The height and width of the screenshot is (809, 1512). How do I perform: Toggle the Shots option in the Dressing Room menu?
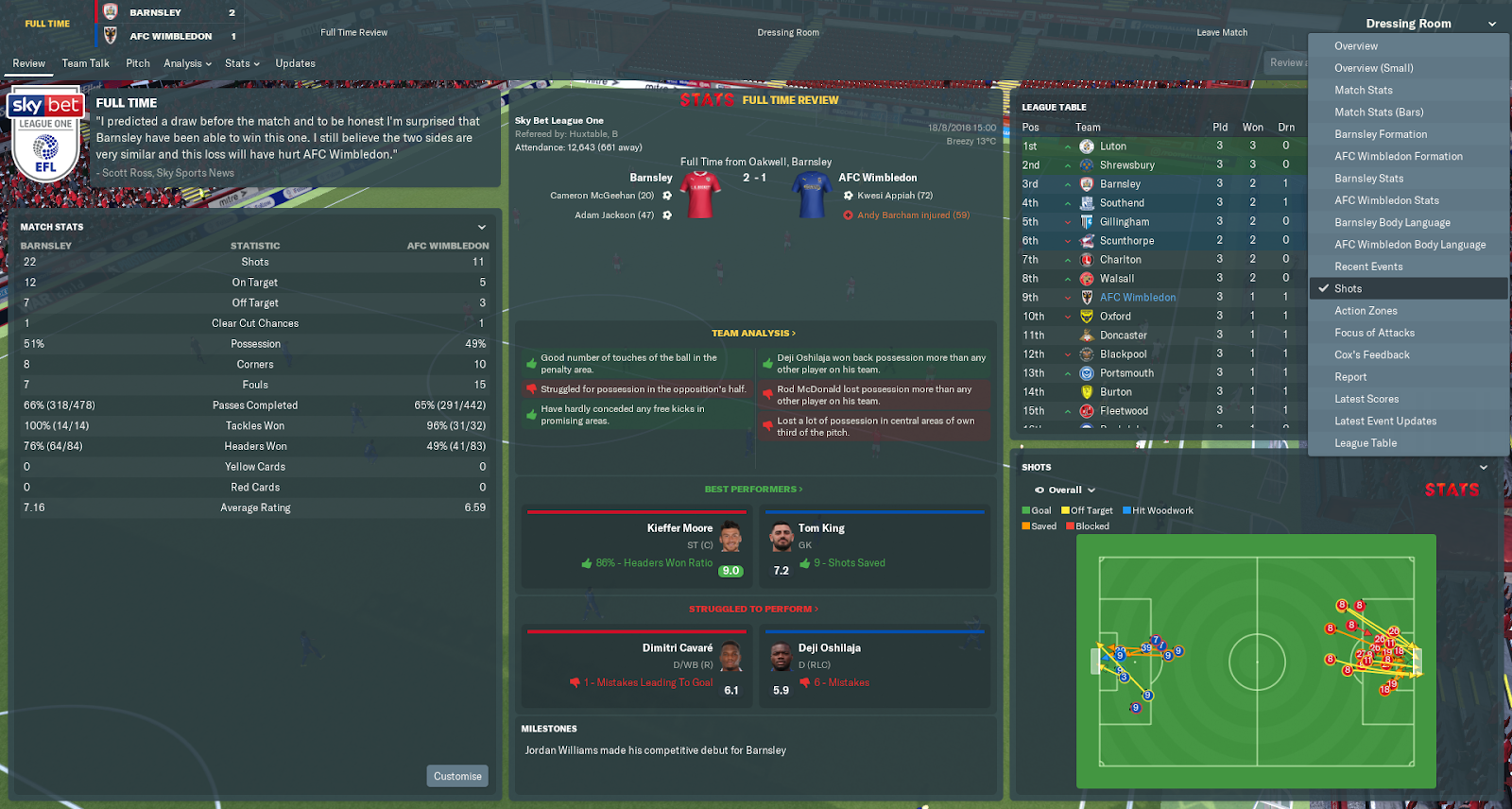click(1349, 288)
